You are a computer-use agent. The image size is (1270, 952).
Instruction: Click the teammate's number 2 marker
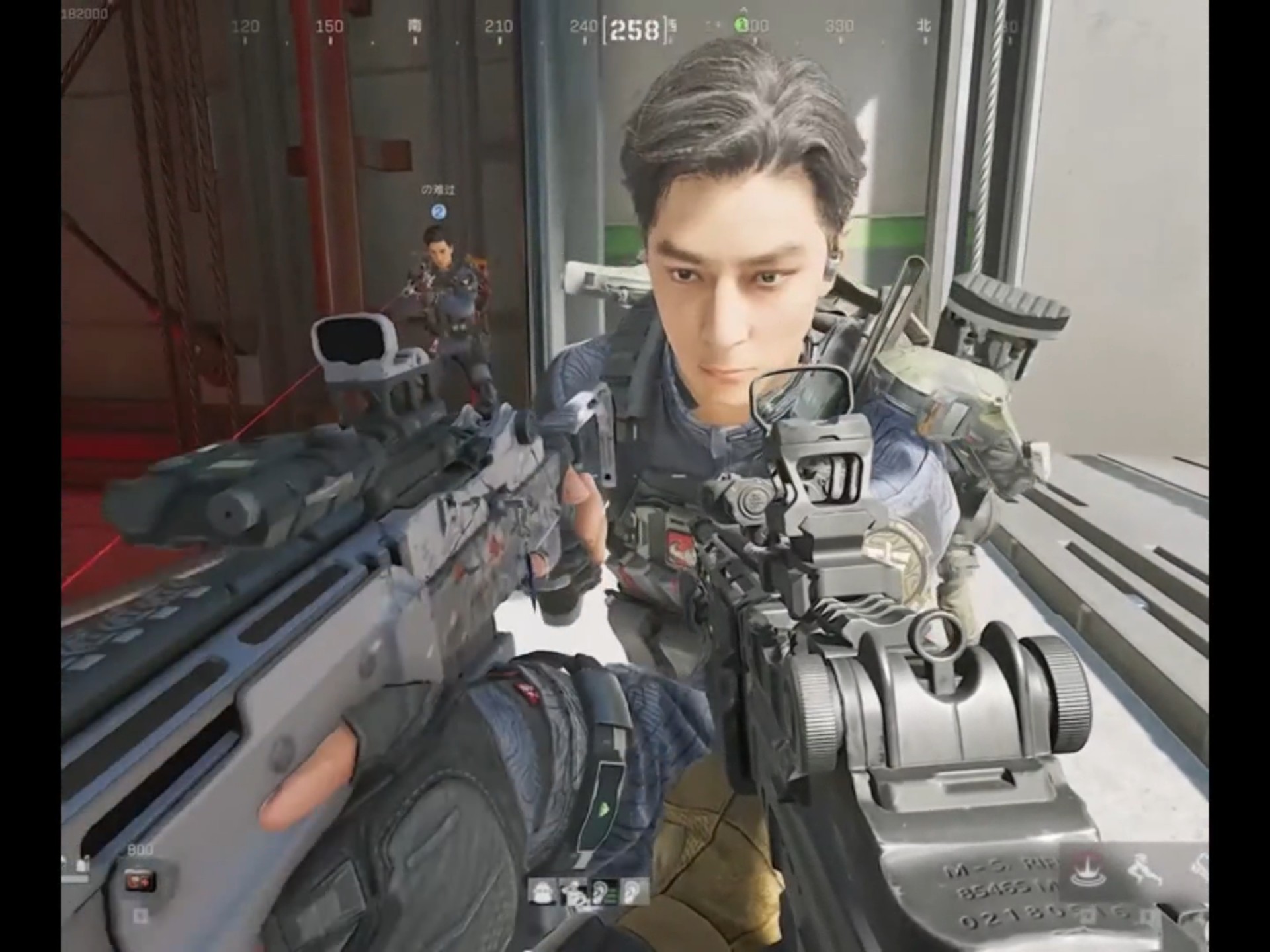coord(439,212)
